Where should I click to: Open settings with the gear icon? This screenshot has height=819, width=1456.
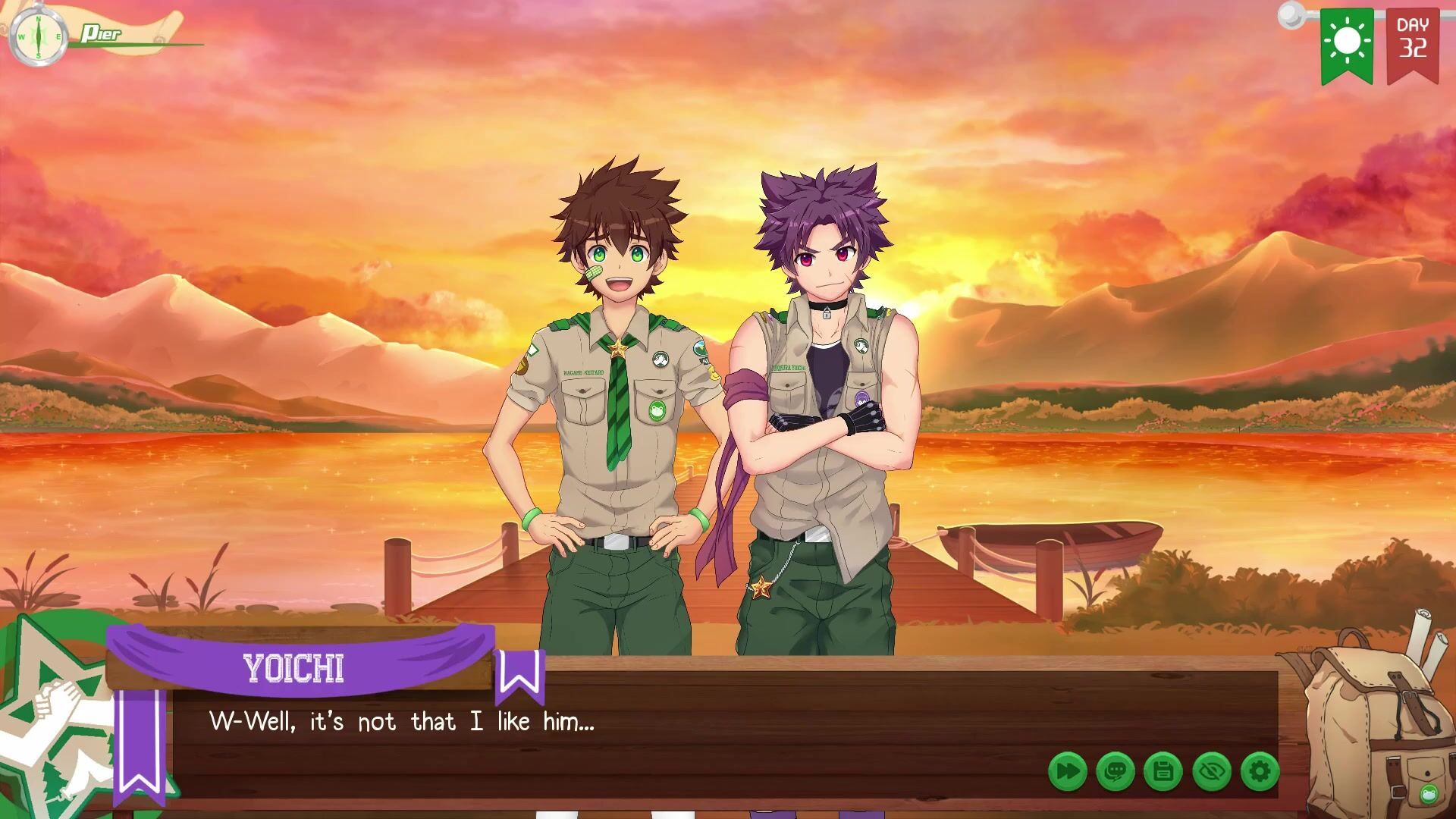(1260, 772)
